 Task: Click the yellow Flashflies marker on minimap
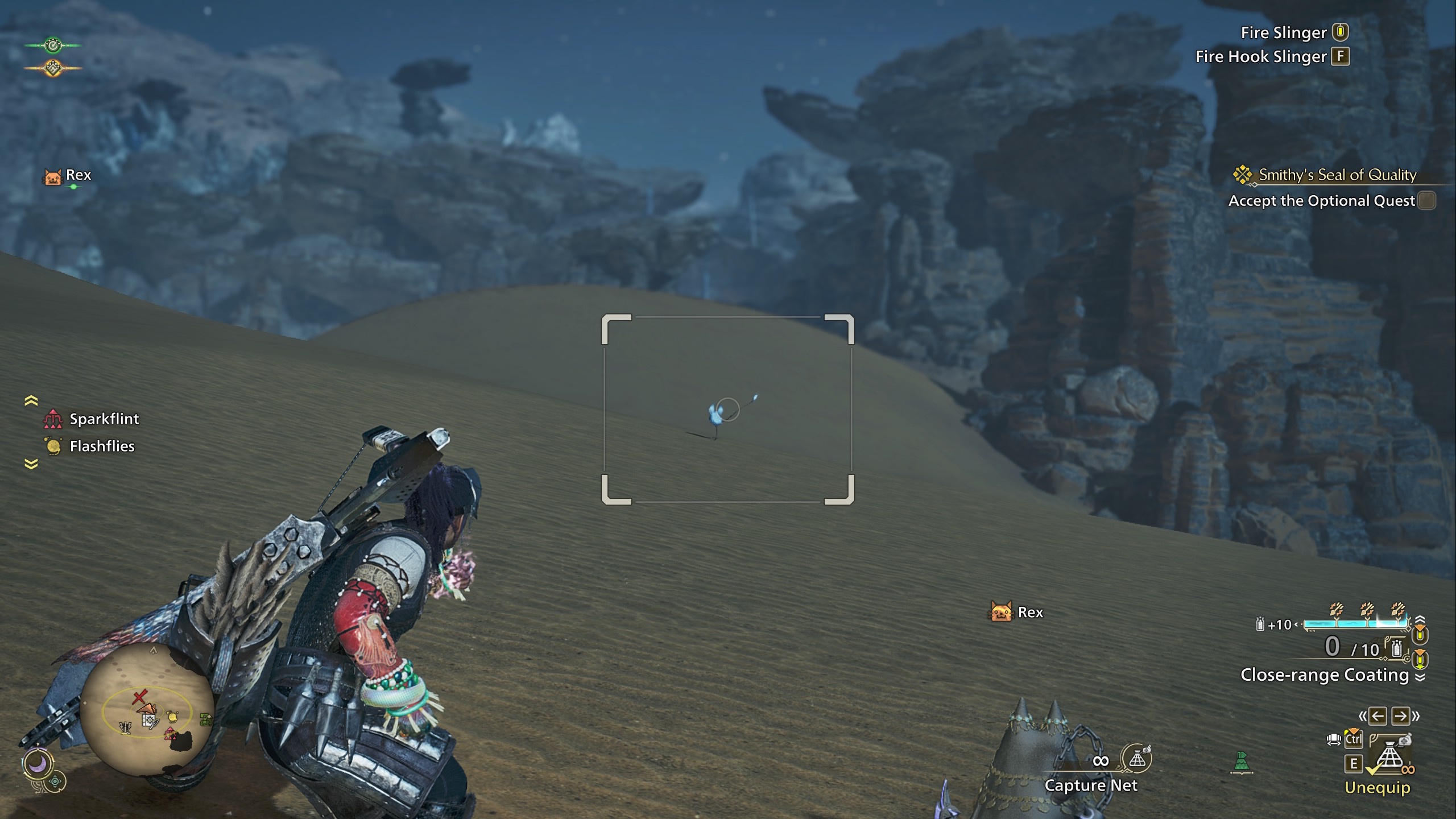pos(173,717)
